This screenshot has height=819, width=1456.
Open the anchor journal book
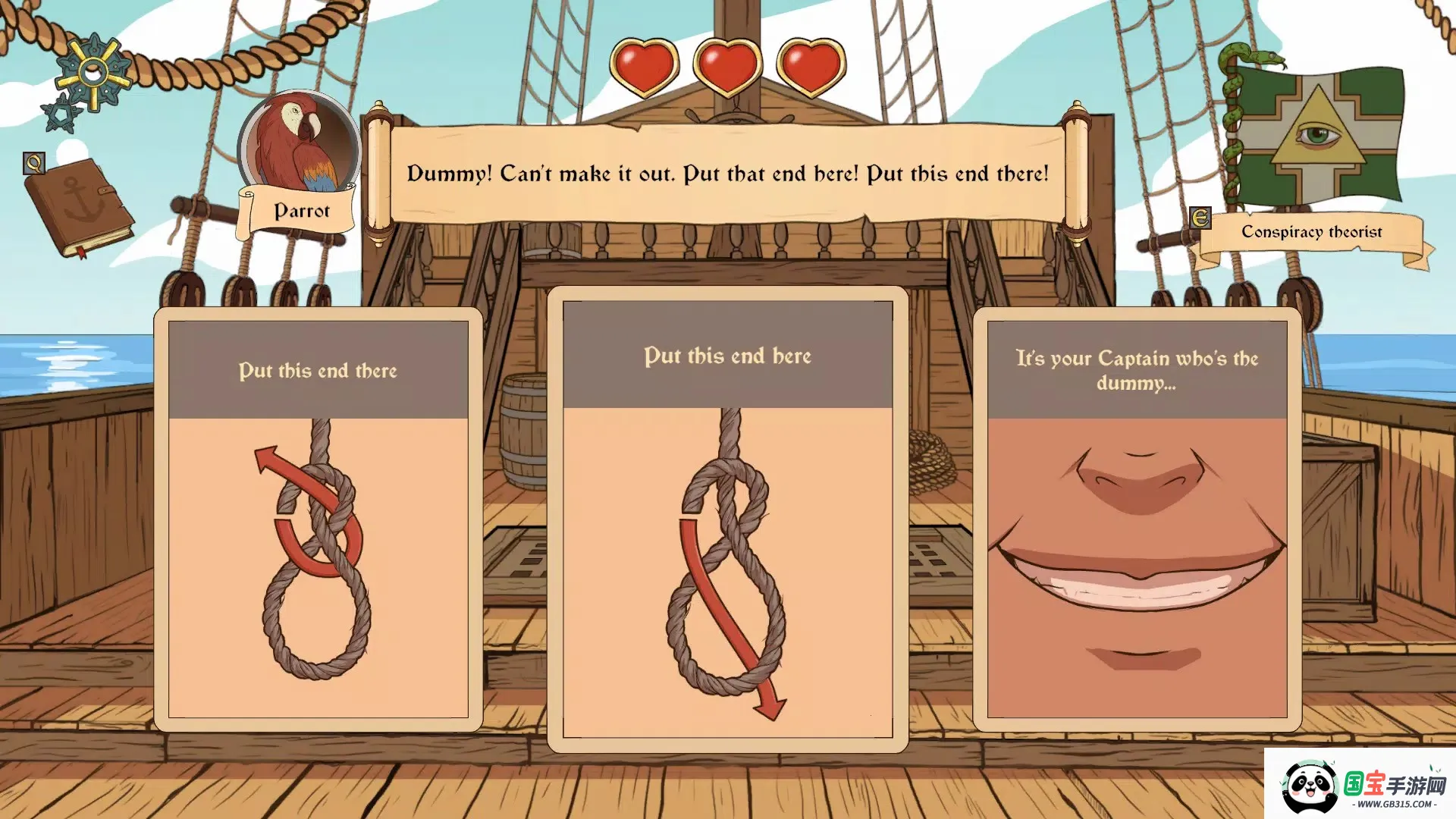(78, 207)
